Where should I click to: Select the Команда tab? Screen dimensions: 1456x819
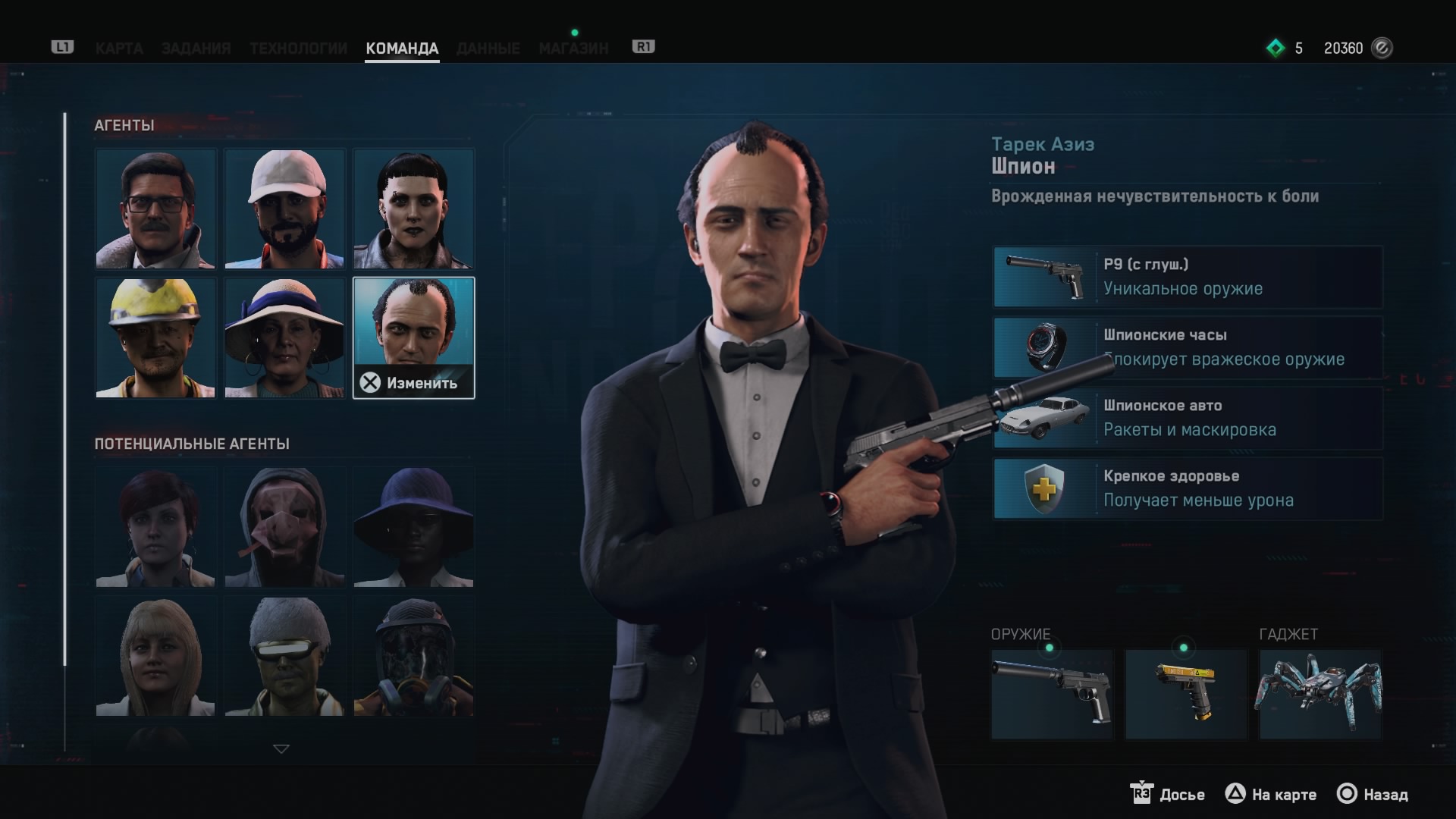click(x=402, y=49)
